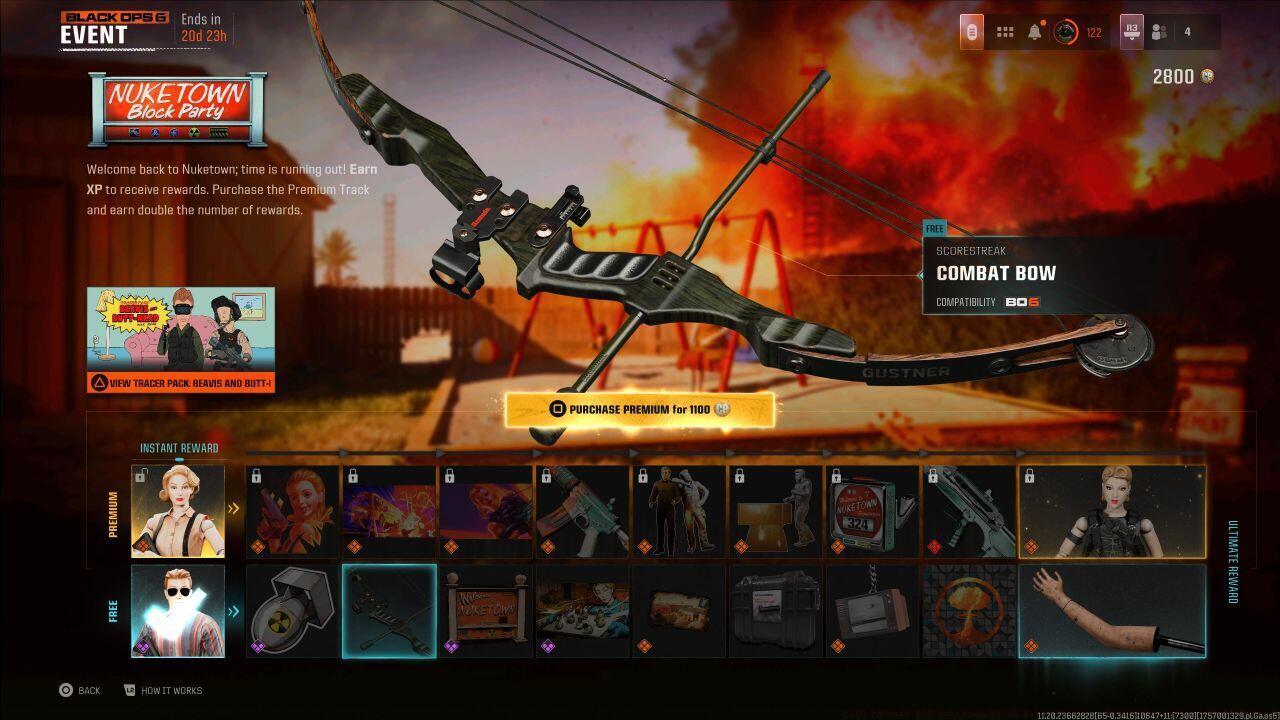Open View Tracer Pack: Beavis and Butt-Head
The width and height of the screenshot is (1280, 720).
point(181,382)
